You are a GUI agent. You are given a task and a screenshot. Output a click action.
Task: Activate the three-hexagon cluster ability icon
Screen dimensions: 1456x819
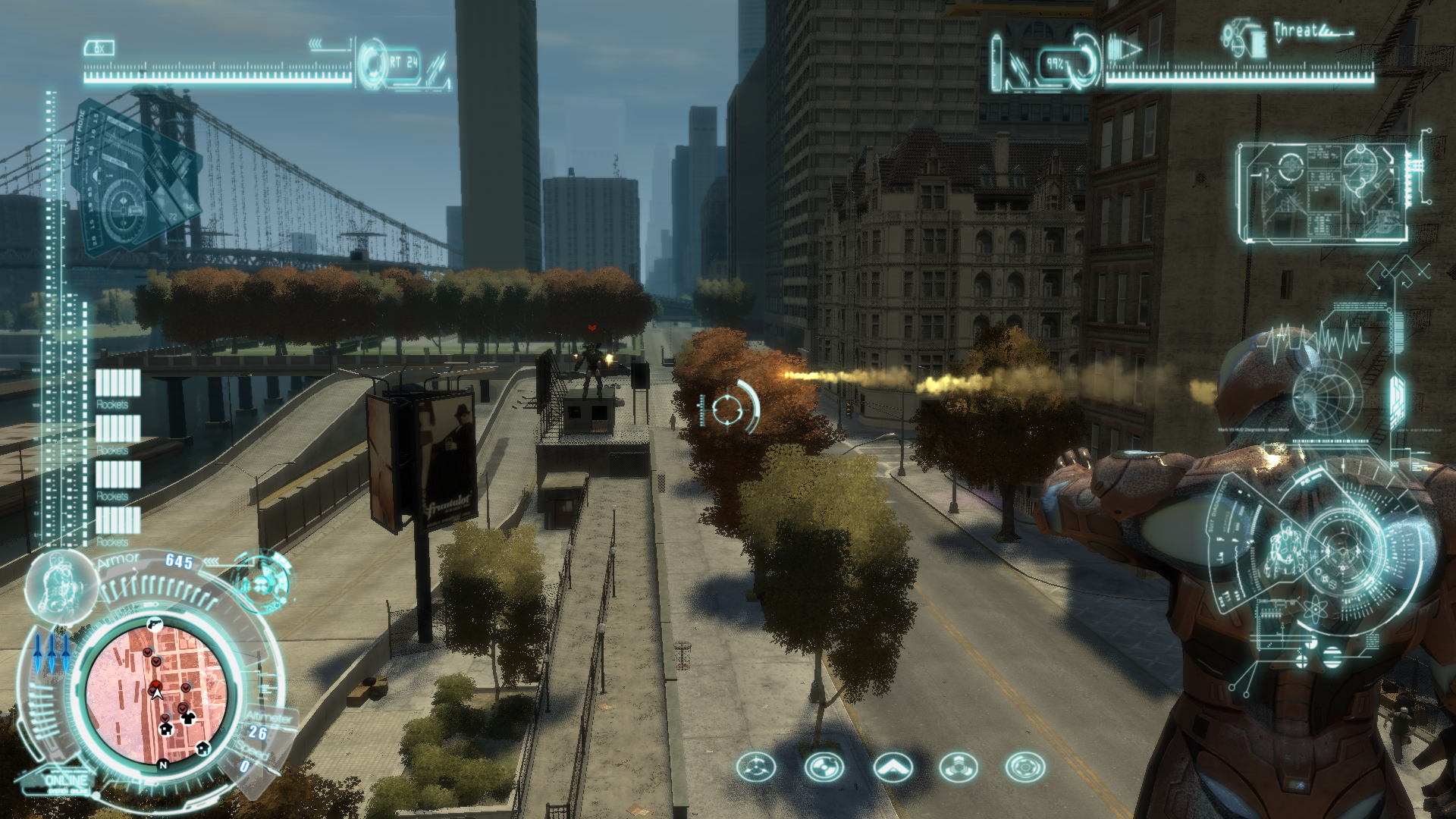click(959, 767)
